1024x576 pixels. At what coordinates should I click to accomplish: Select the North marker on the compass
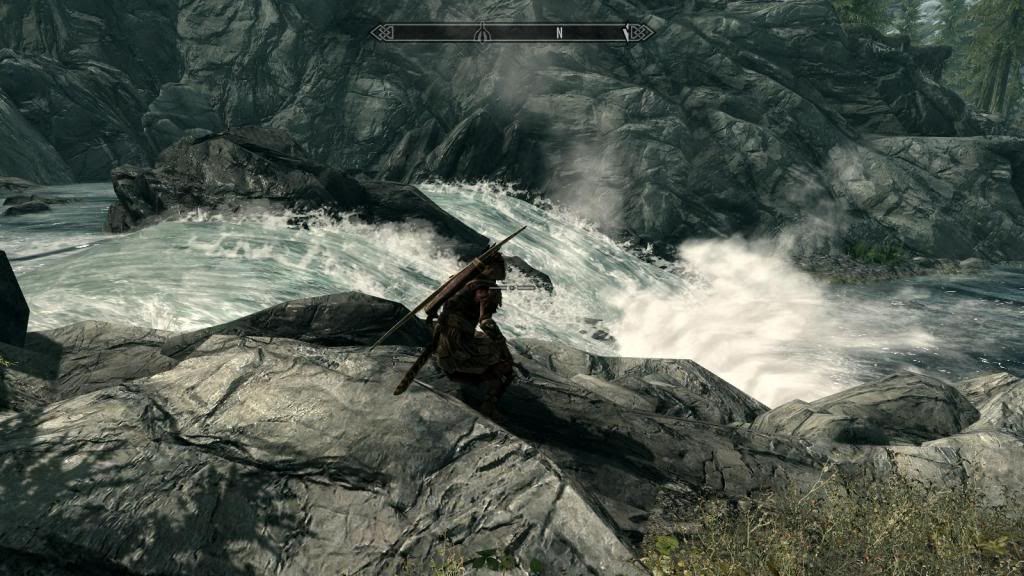[559, 33]
